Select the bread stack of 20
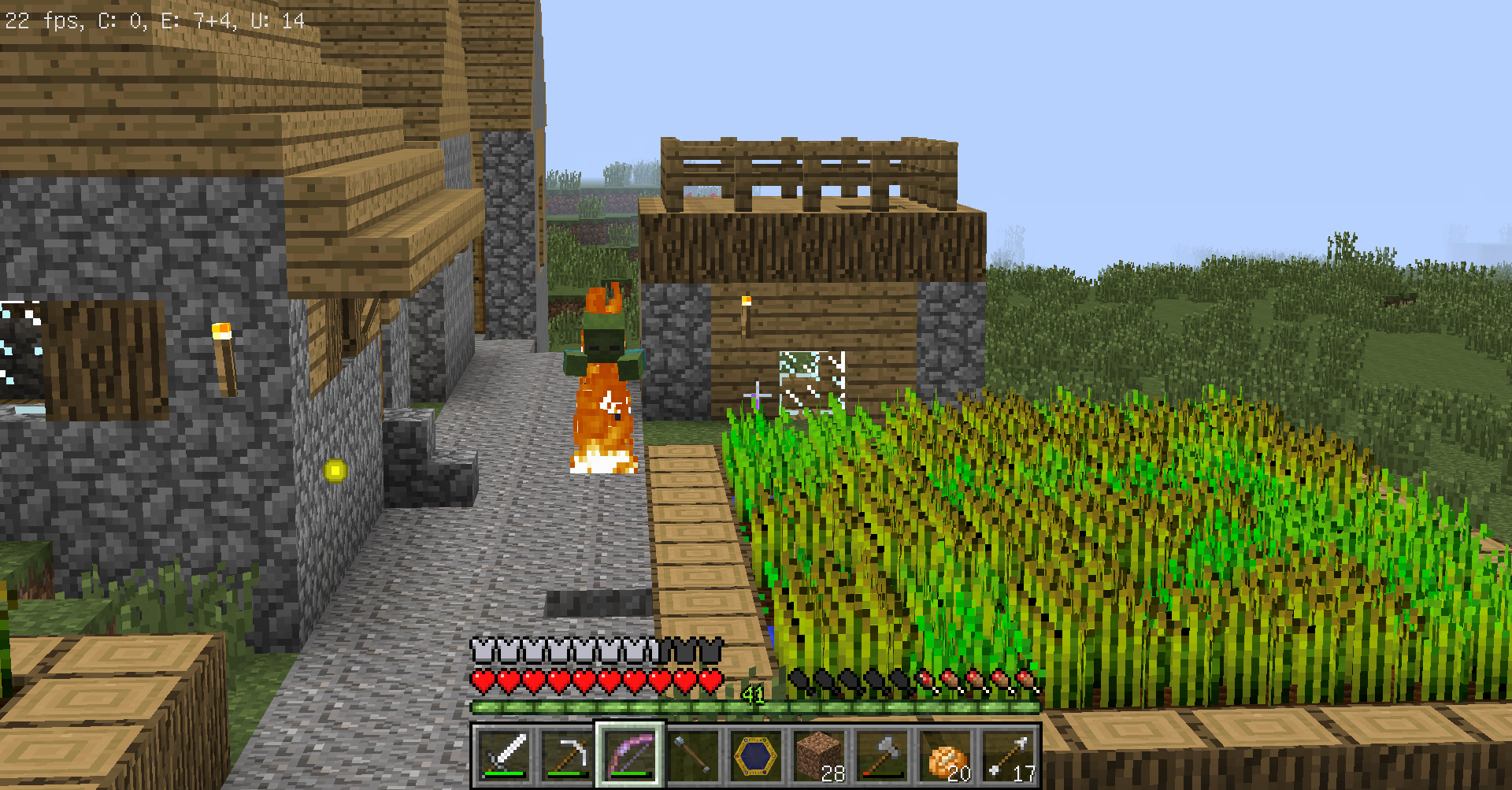 point(945,755)
